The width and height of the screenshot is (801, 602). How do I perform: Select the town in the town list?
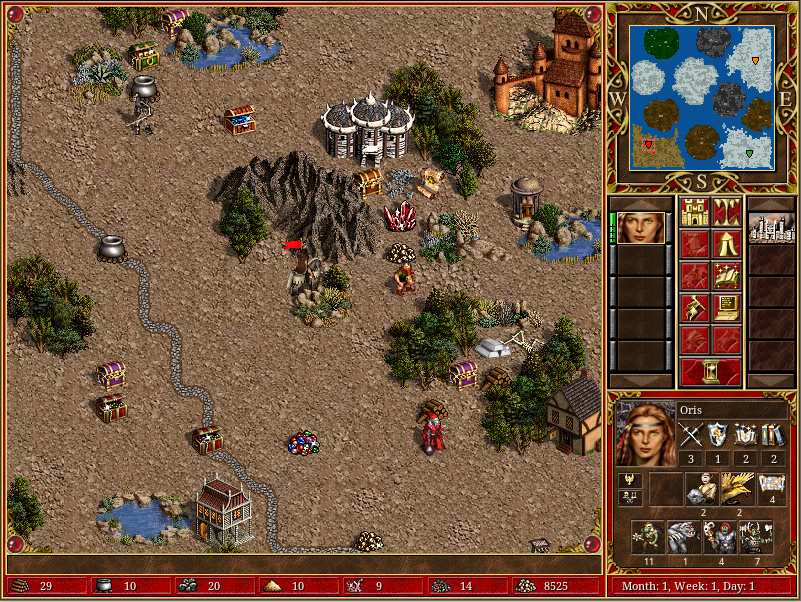[x=770, y=228]
